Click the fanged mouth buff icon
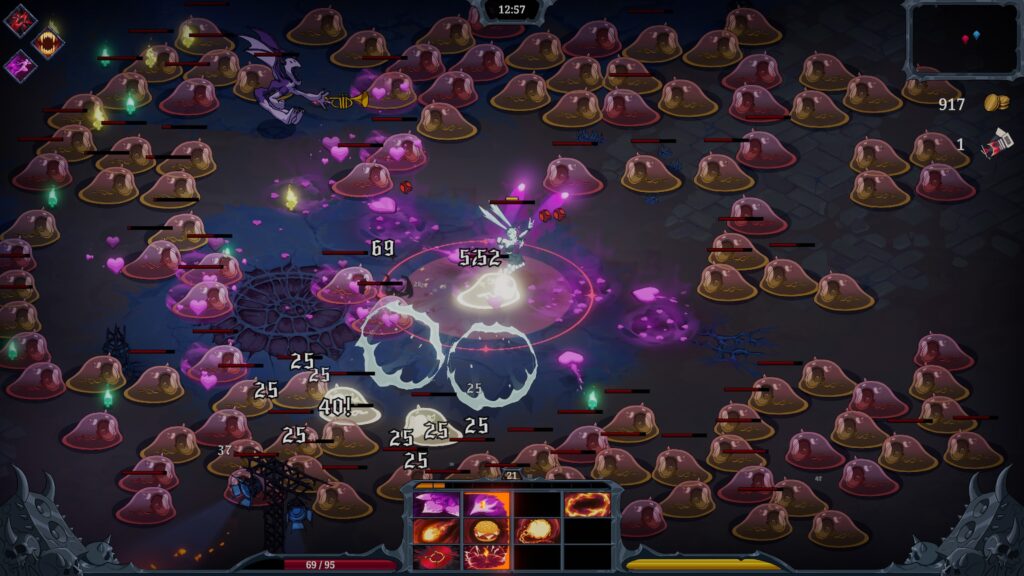Viewport: 1024px width, 576px height. click(x=47, y=42)
